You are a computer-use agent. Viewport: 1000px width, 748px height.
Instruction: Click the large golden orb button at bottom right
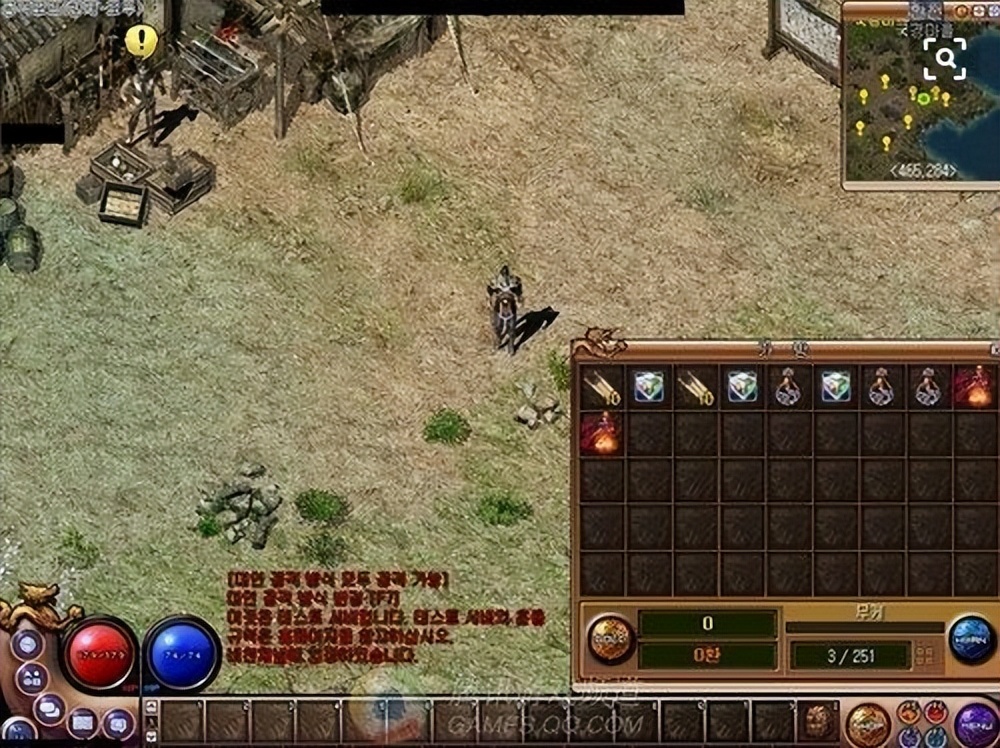click(867, 722)
